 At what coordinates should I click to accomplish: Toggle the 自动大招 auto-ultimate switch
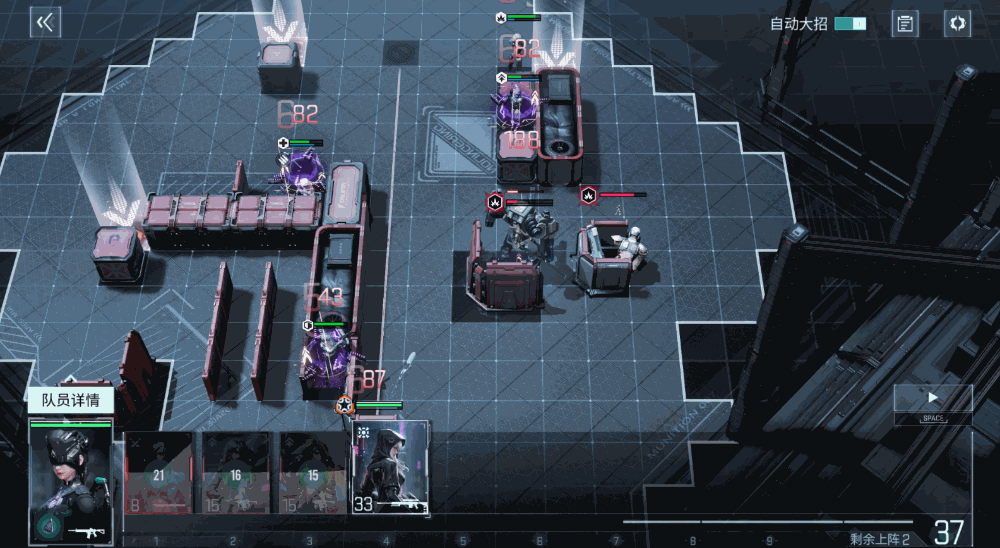[850, 23]
